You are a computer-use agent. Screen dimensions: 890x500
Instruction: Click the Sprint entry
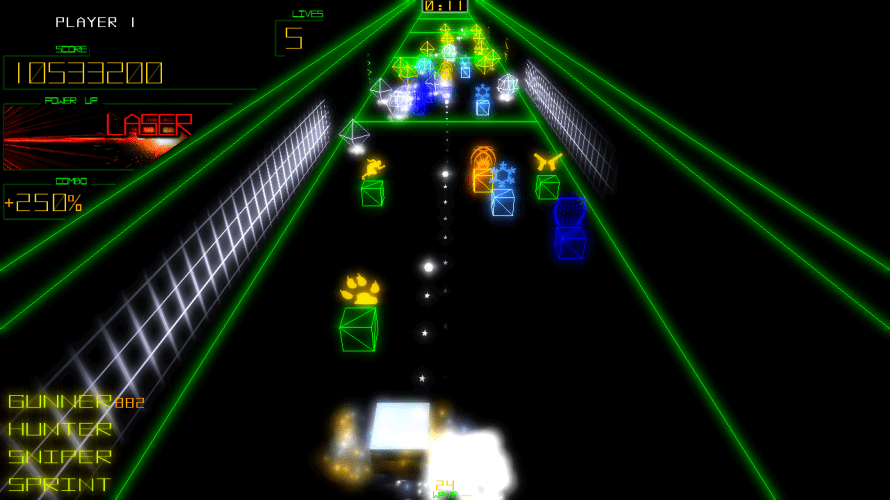[x=60, y=484]
